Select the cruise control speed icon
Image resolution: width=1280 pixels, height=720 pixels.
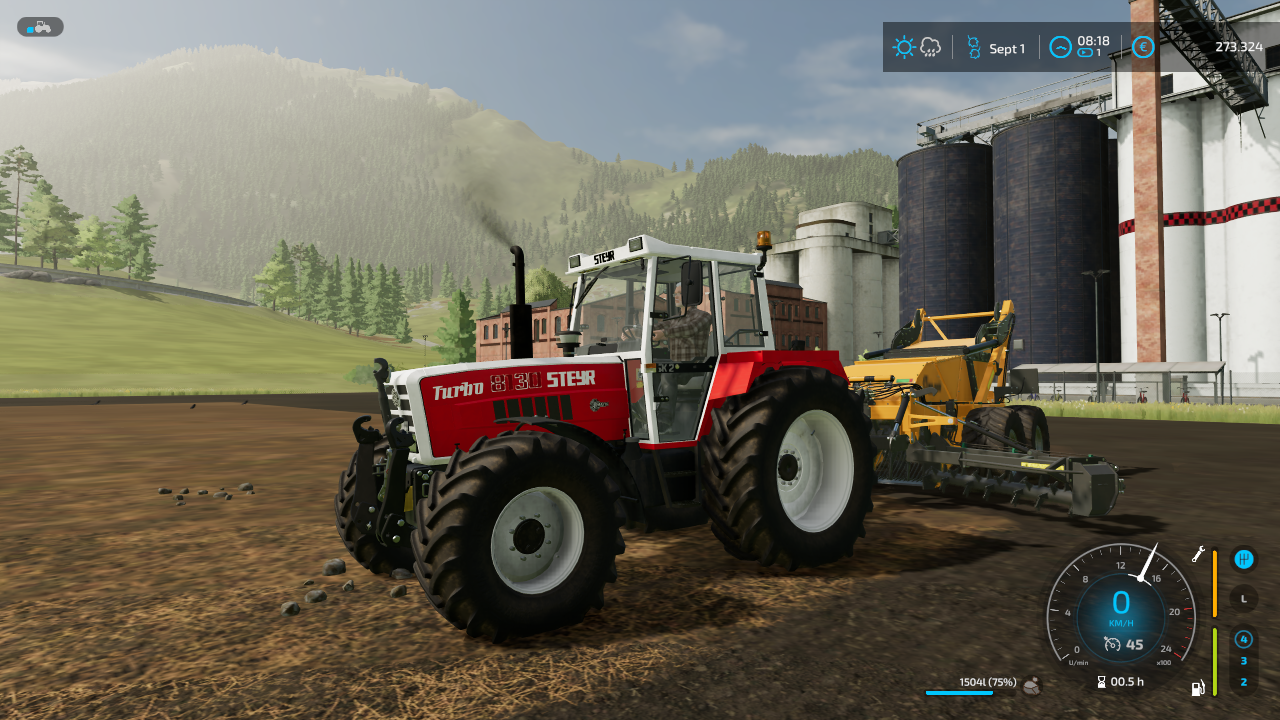coord(1112,645)
